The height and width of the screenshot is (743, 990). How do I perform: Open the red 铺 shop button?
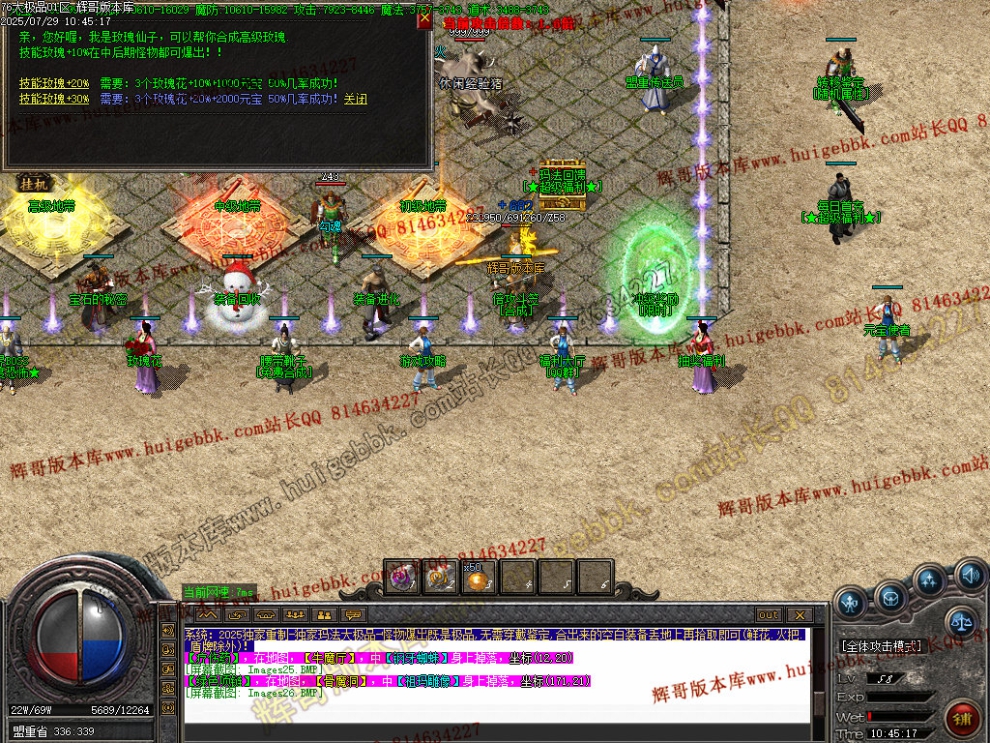[x=962, y=716]
